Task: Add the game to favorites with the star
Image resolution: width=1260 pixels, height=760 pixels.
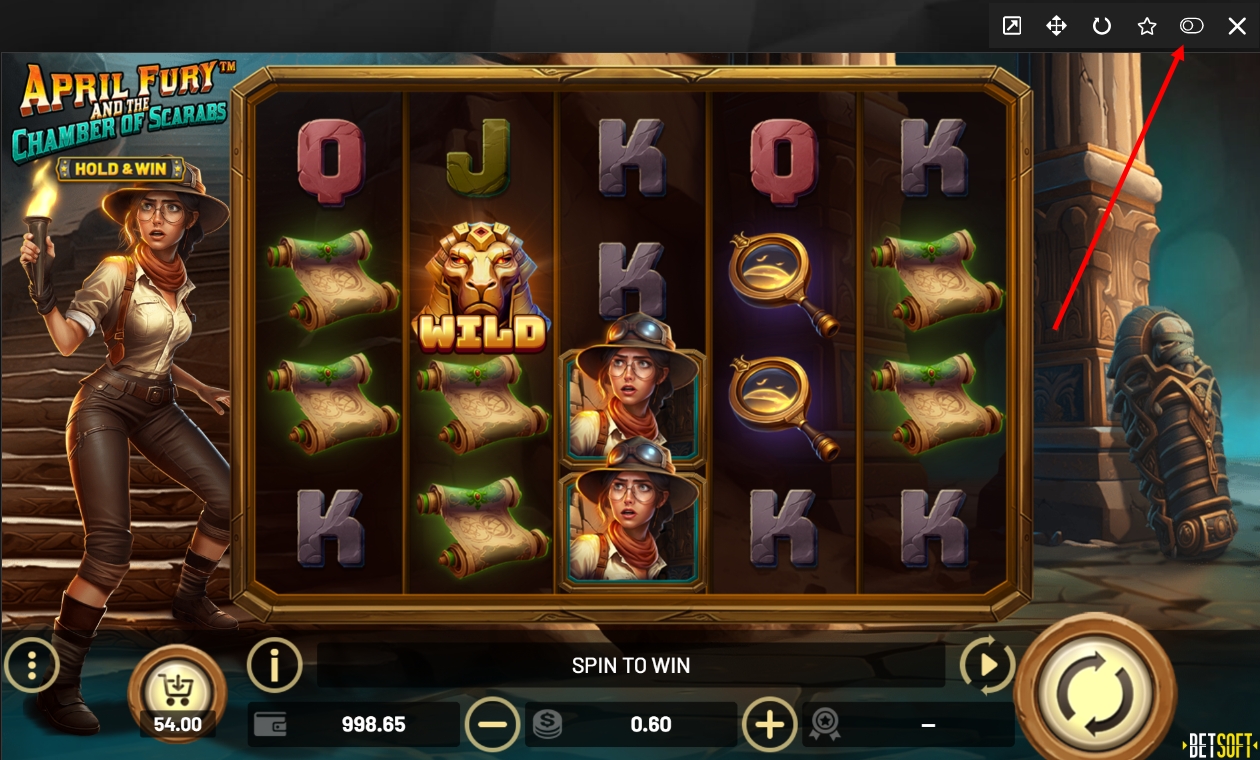Action: (x=1147, y=27)
